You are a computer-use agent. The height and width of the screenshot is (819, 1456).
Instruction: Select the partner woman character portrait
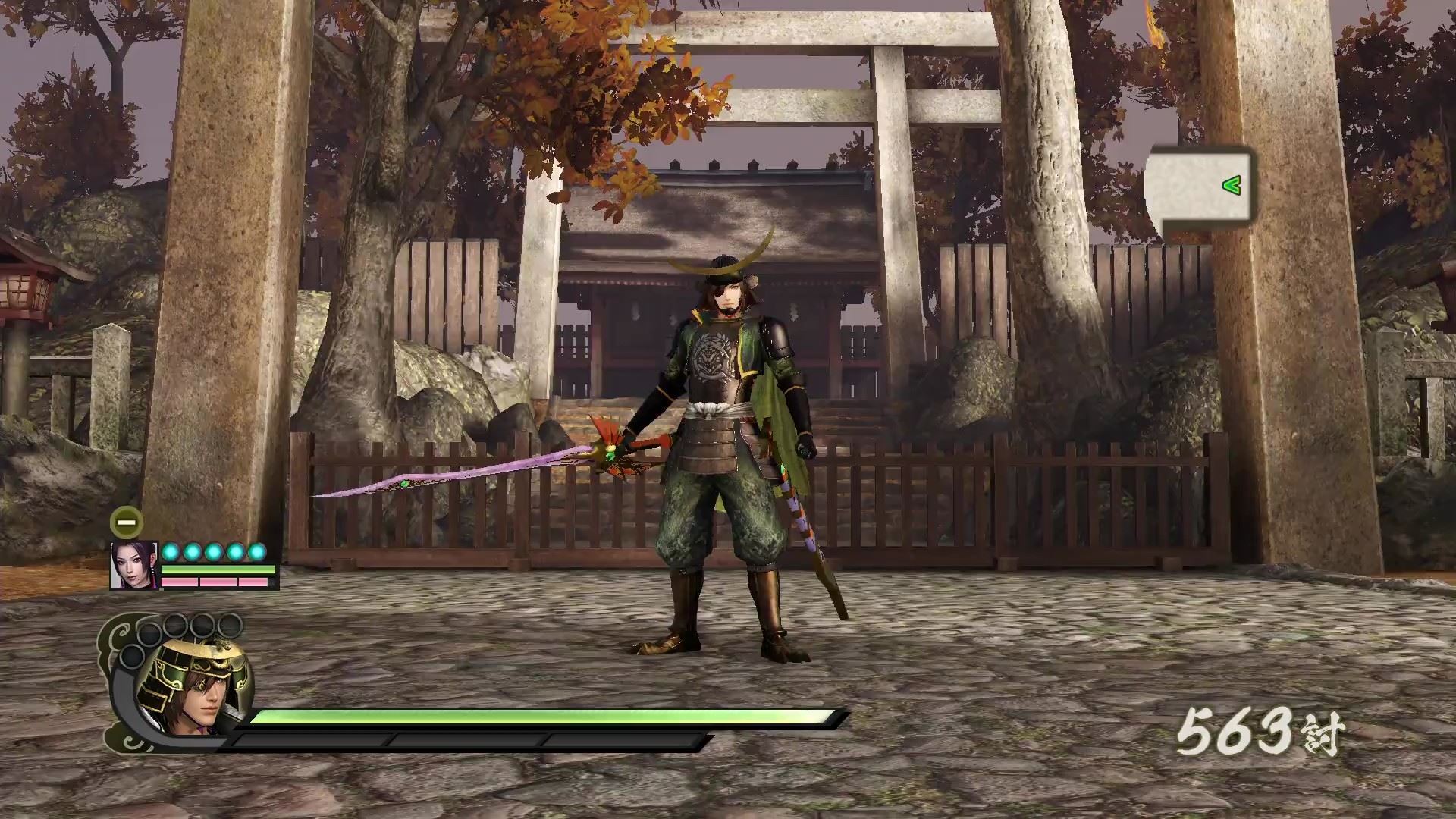click(134, 566)
